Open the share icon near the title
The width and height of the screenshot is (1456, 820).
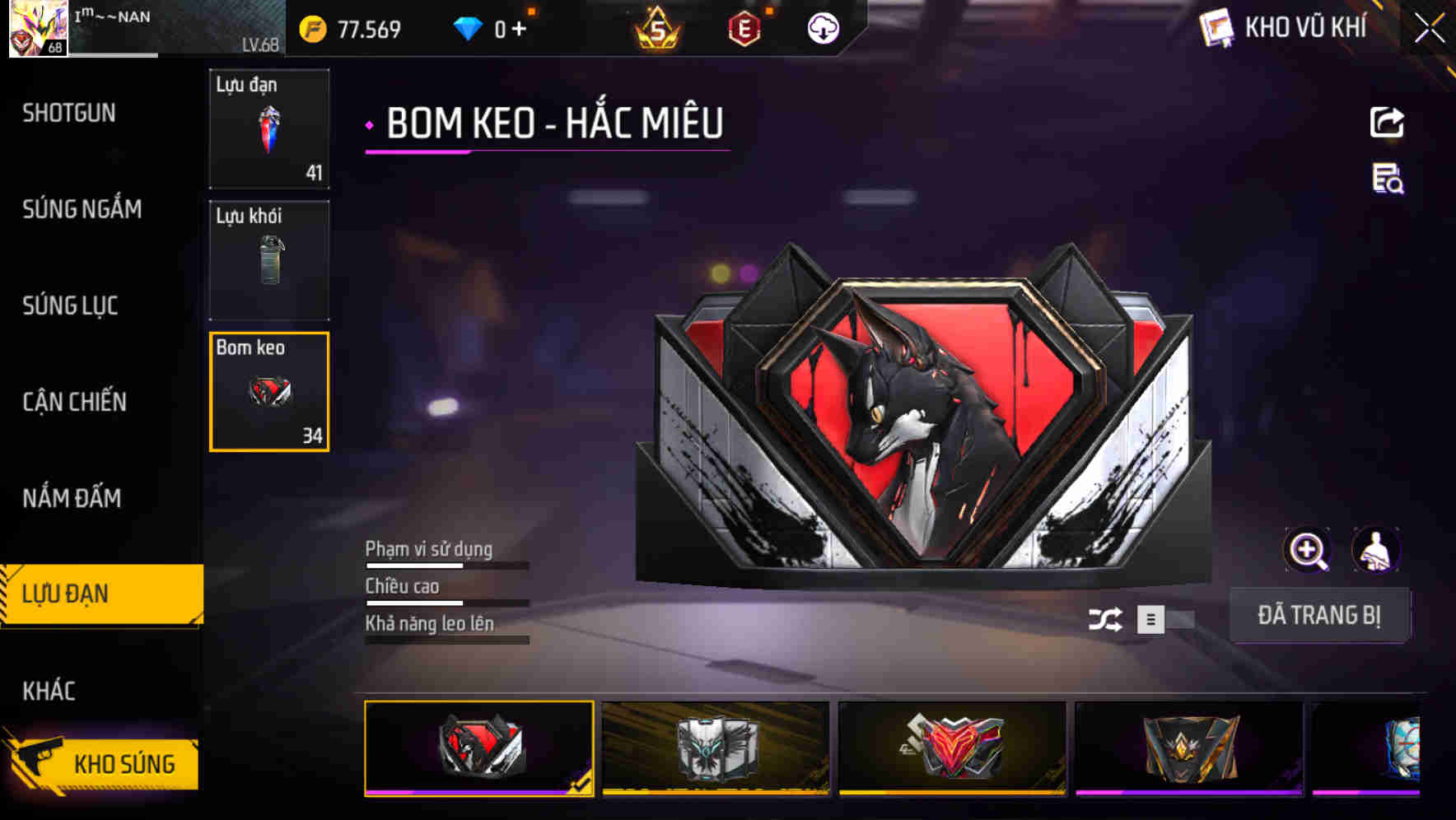(x=1385, y=122)
